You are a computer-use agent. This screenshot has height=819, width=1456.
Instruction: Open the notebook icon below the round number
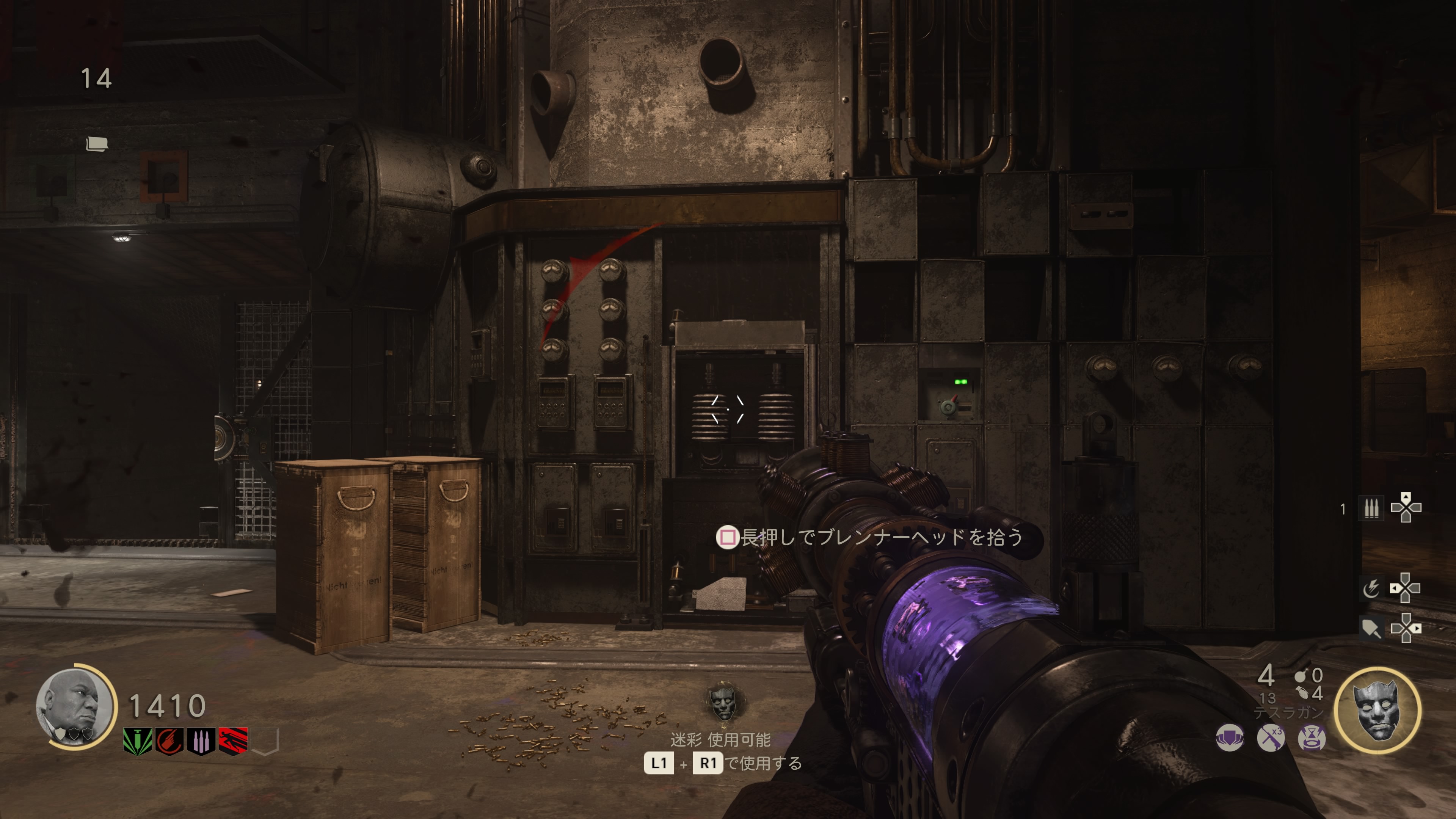click(97, 144)
